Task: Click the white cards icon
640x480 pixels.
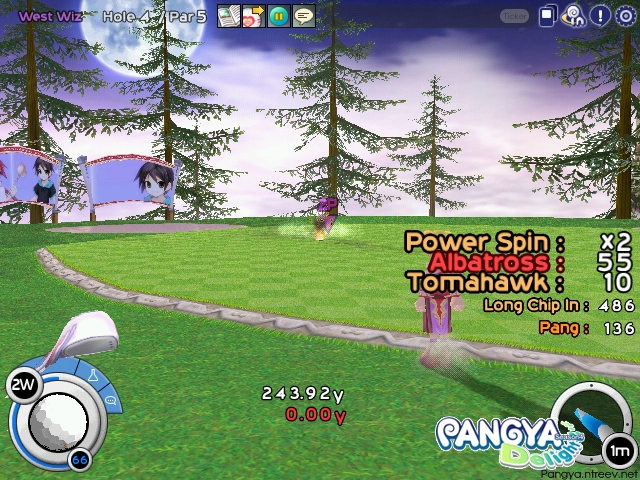Action: (549, 16)
